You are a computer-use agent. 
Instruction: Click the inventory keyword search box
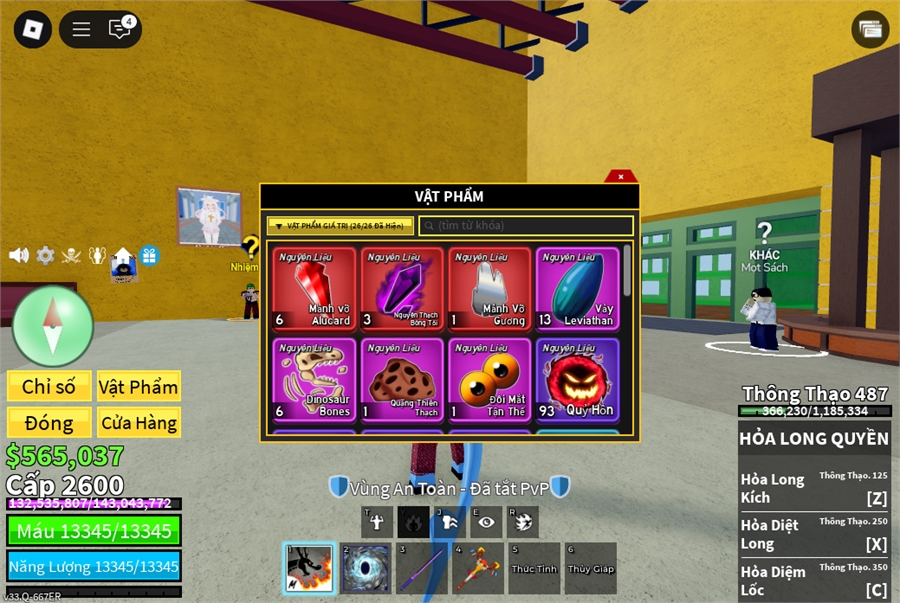coord(526,226)
